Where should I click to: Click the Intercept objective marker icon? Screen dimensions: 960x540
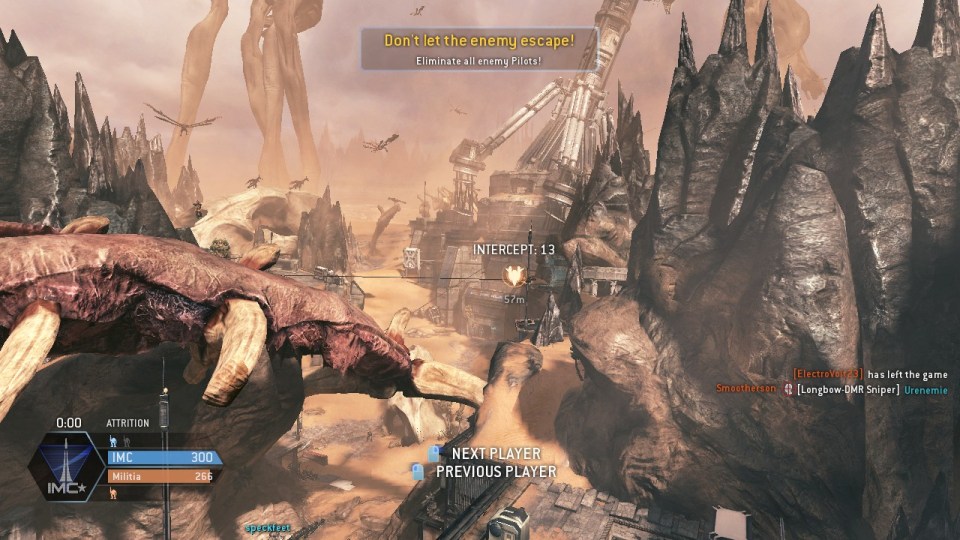[514, 275]
